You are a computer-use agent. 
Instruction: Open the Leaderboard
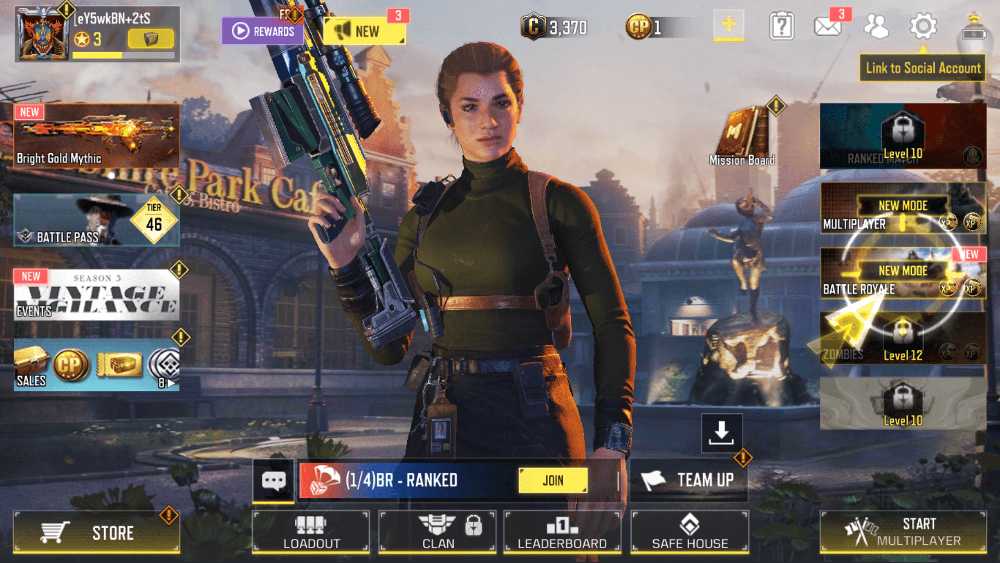(562, 531)
